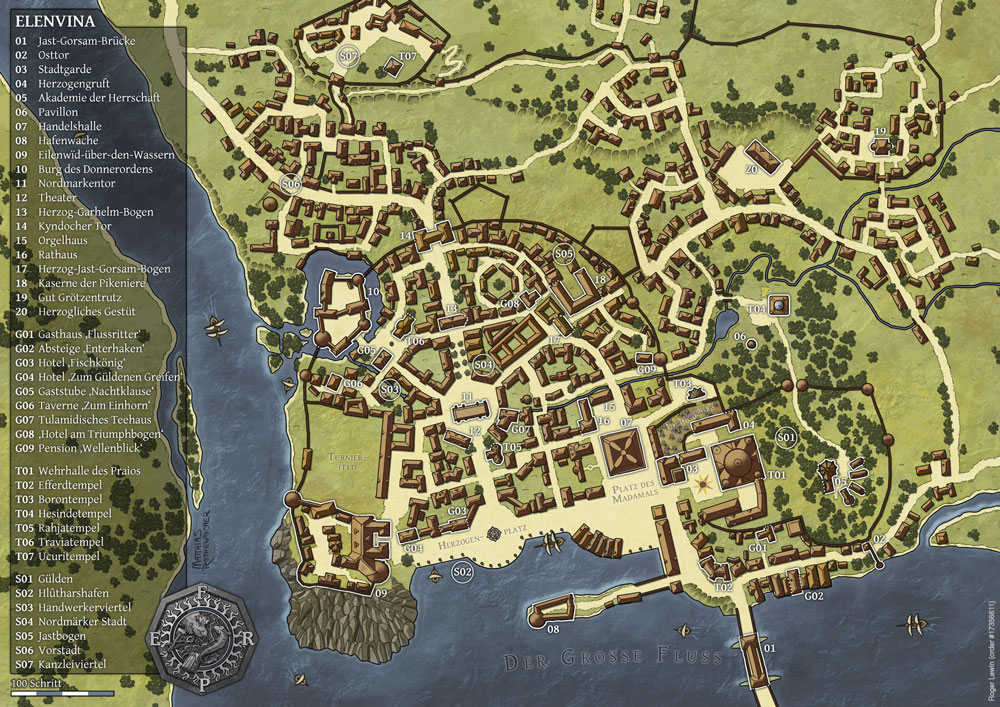The width and height of the screenshot is (1000, 707).
Task: Click the S05 district marker circle
Action: pos(563,255)
